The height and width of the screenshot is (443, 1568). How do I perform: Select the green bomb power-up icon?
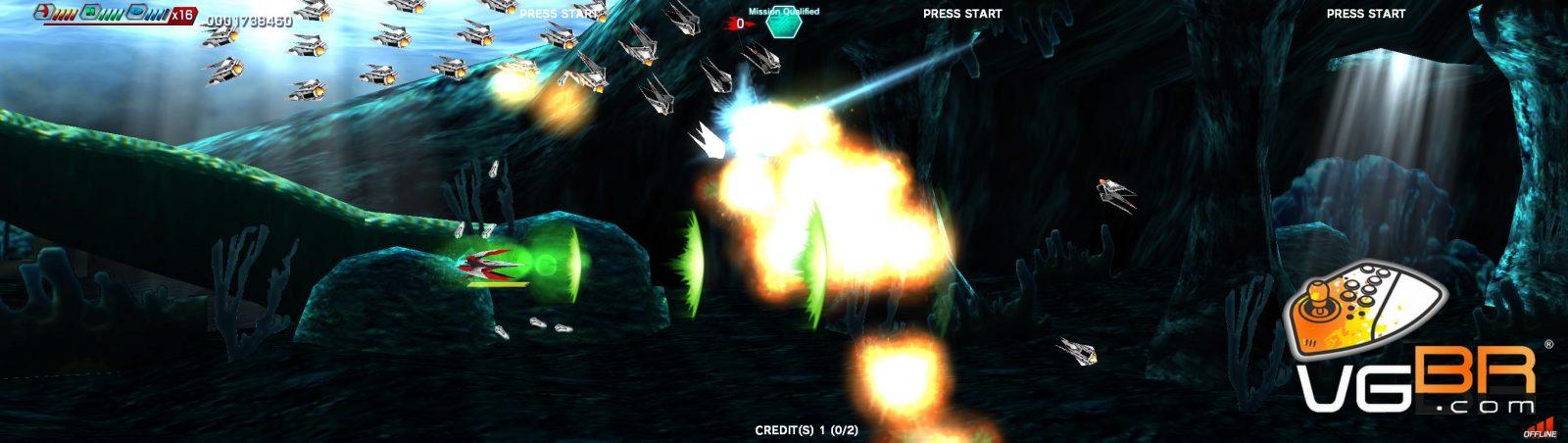tap(89, 12)
